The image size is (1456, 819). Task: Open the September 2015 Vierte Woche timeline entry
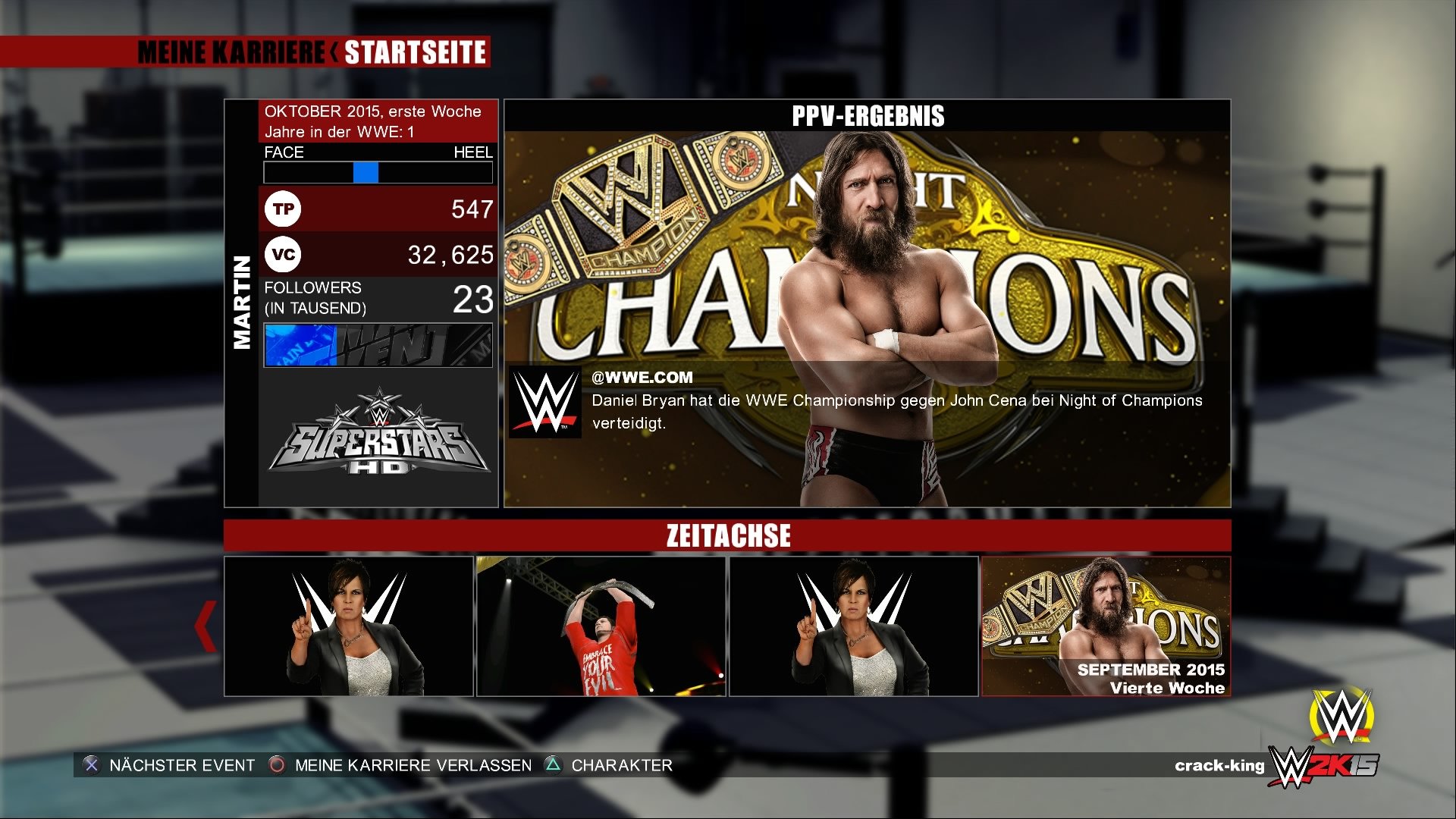tap(1106, 626)
